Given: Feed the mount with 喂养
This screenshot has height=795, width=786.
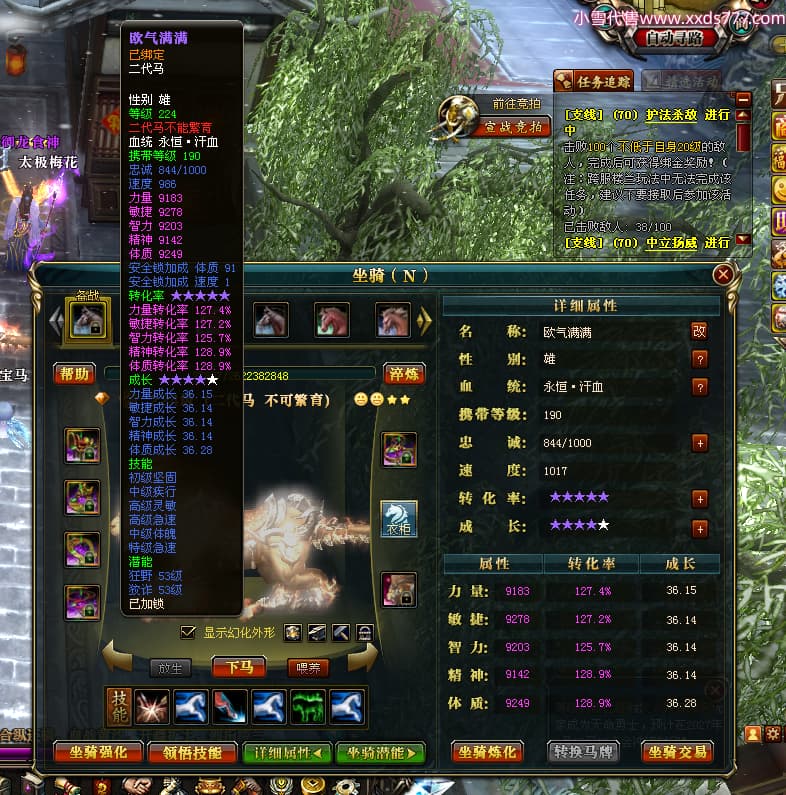Looking at the screenshot, I should (x=307, y=667).
